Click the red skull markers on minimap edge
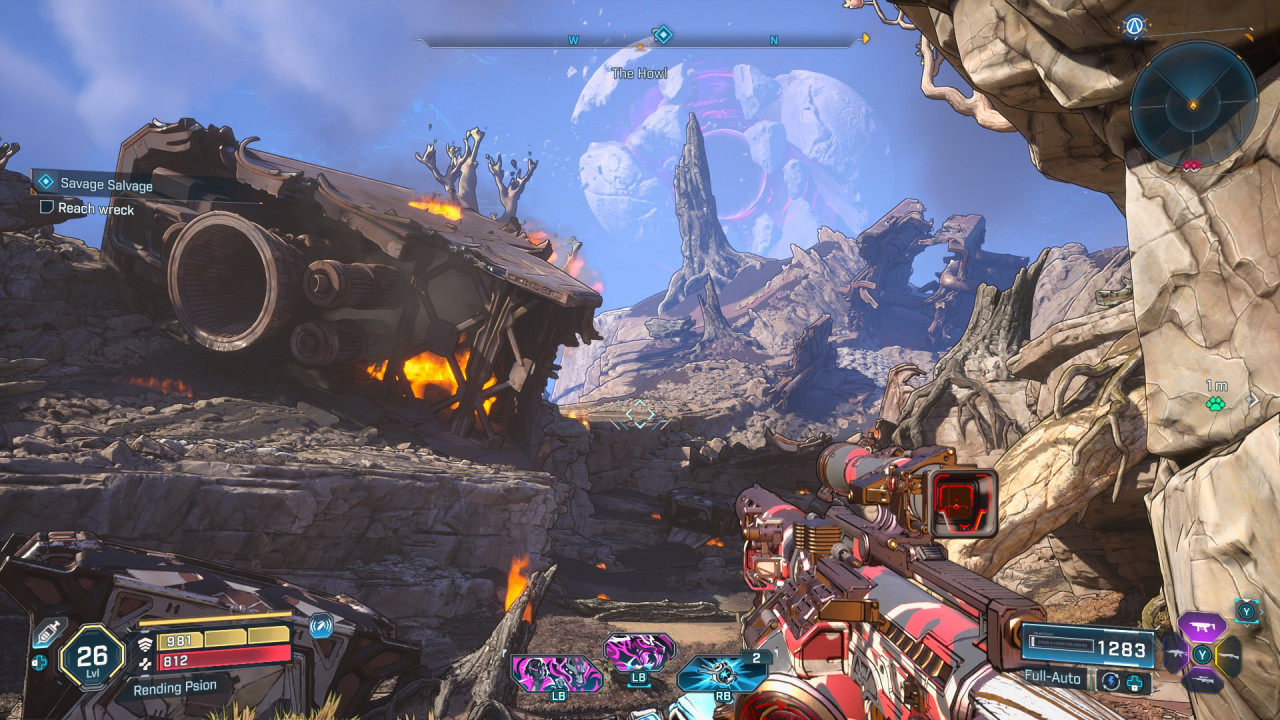 [1191, 165]
